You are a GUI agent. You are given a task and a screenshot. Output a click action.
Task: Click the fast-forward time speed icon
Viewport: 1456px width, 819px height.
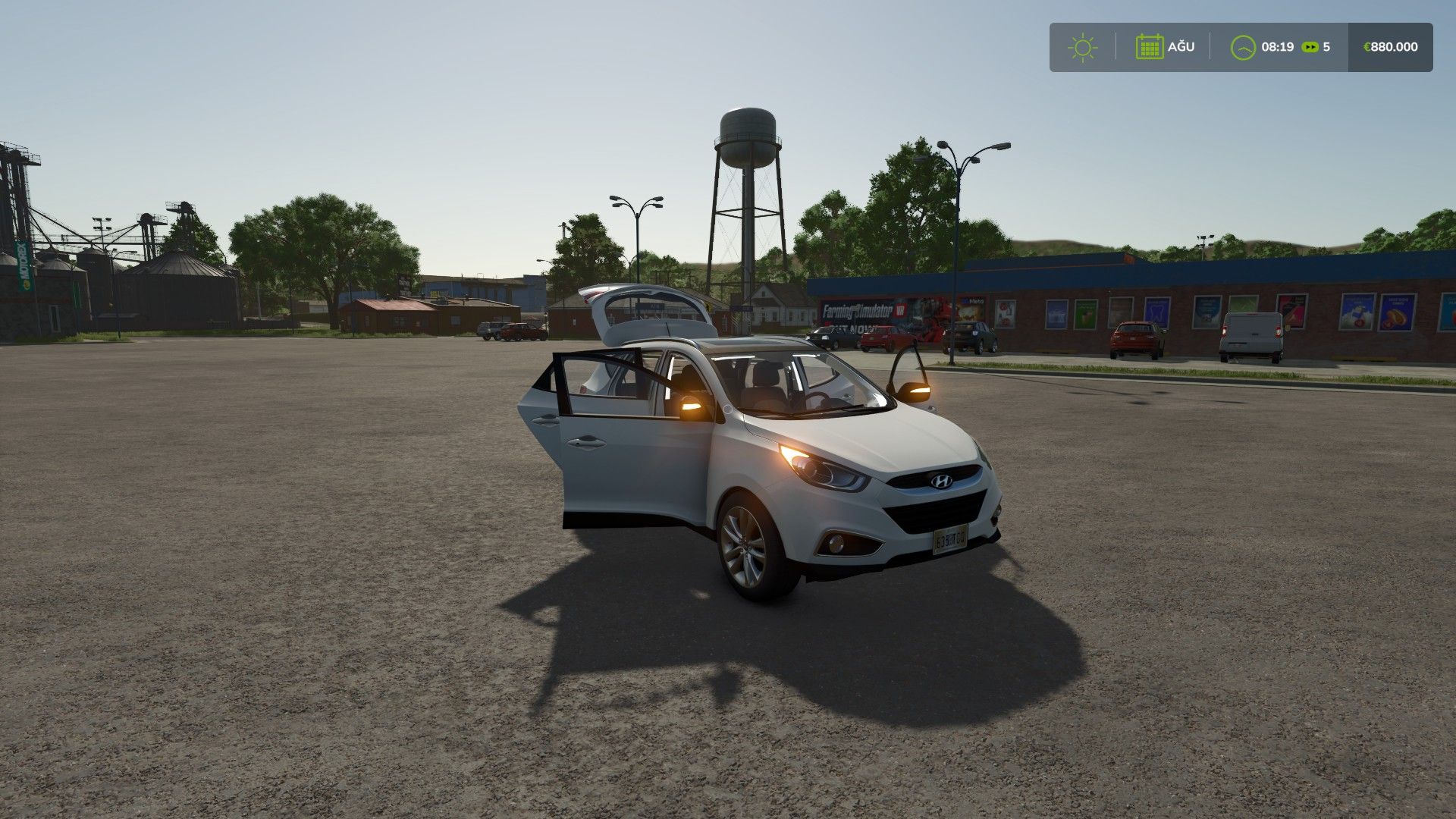(x=1310, y=47)
